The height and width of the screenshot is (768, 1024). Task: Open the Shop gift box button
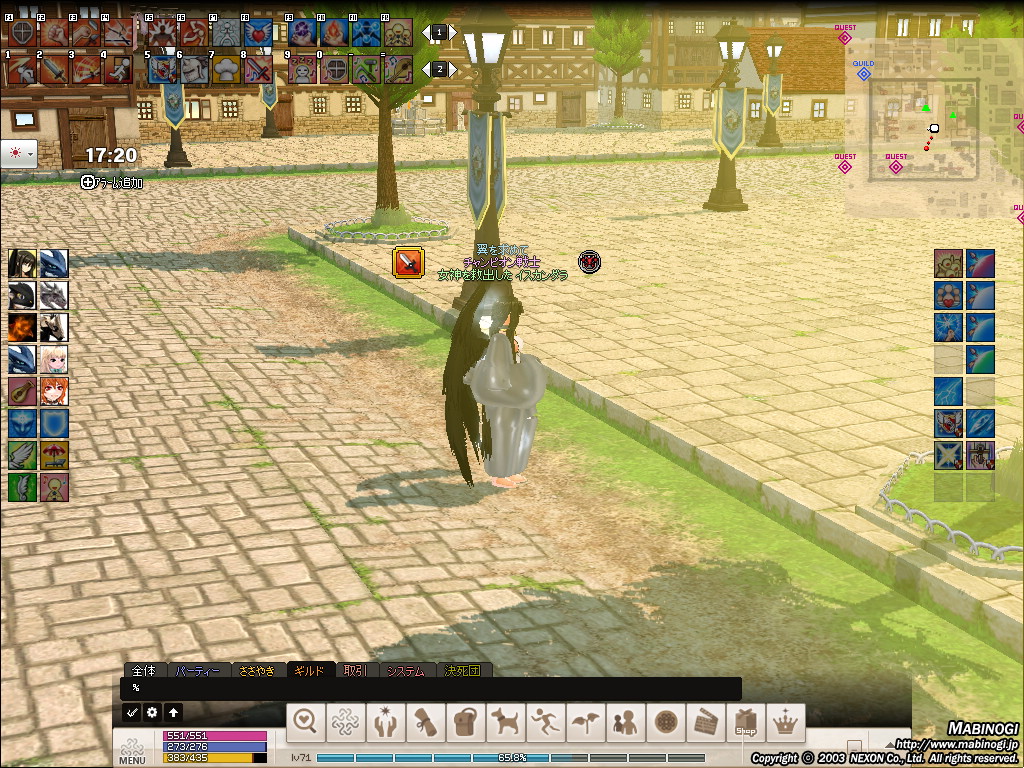(x=744, y=721)
